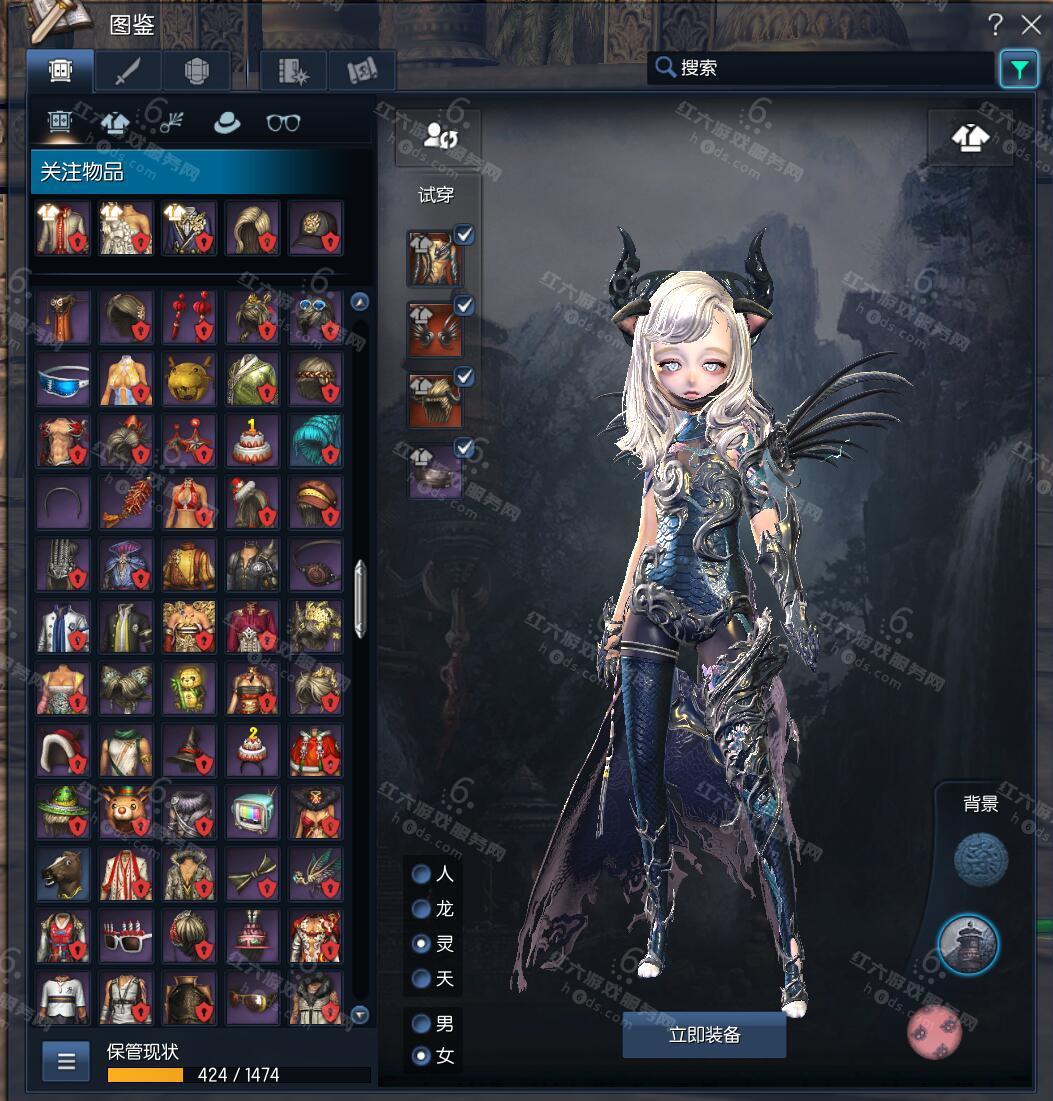This screenshot has height=1101, width=1053.
Task: Choose the 人 race option
Action: click(x=422, y=874)
